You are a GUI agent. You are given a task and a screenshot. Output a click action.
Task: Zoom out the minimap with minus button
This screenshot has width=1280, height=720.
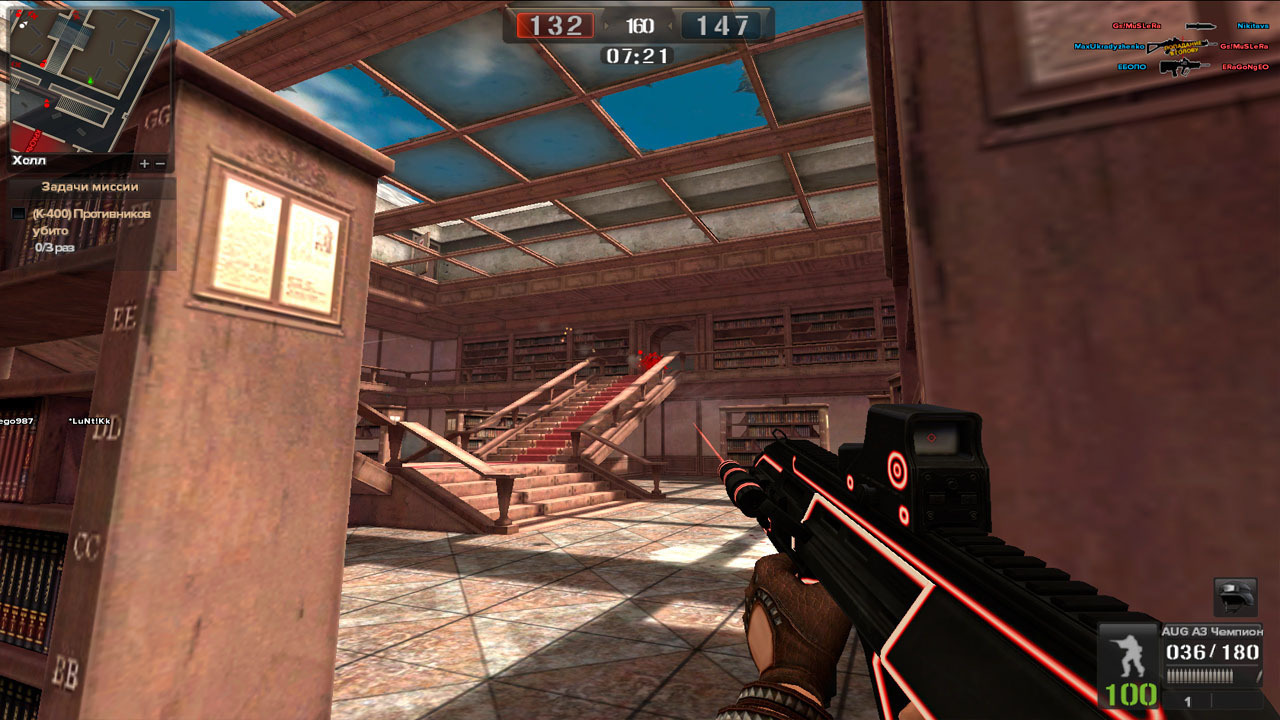tap(159, 163)
